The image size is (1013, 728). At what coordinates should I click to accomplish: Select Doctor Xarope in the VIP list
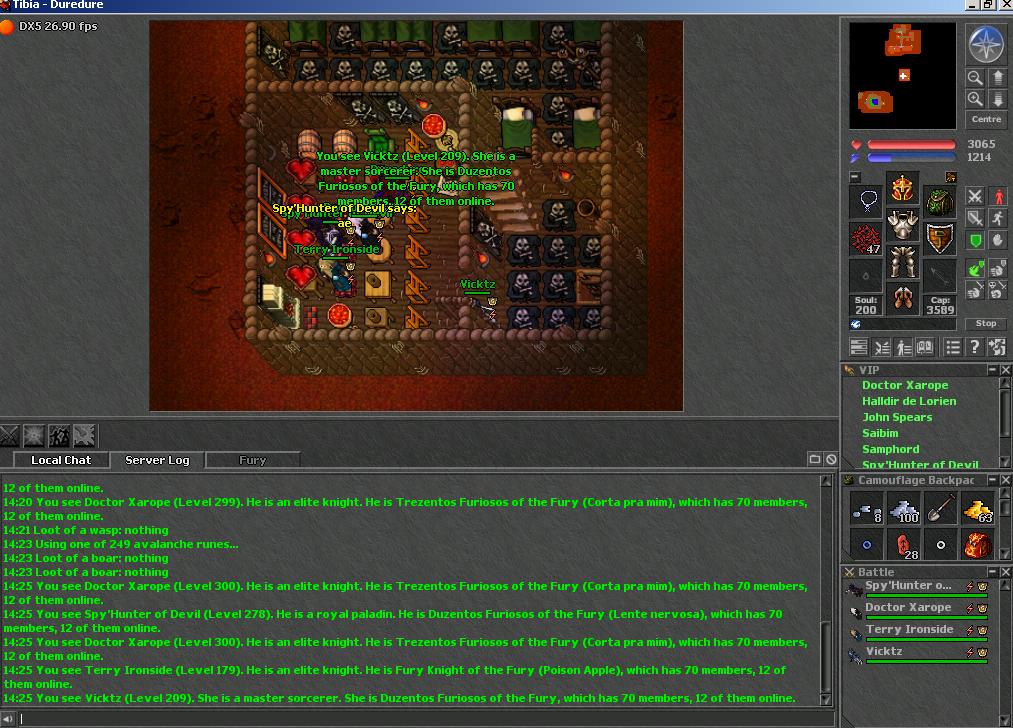(x=905, y=385)
